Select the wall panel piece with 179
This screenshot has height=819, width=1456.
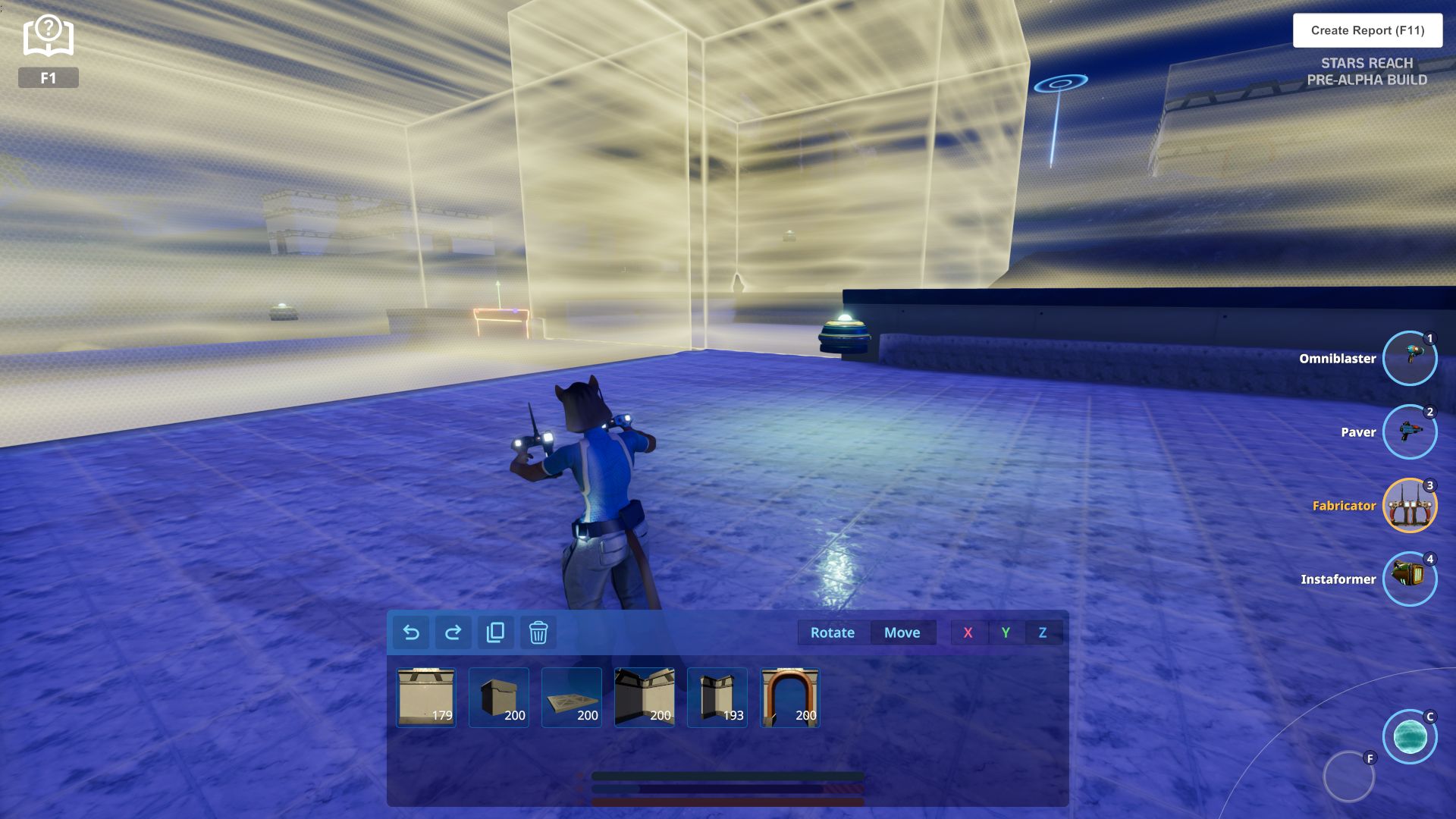[x=426, y=698]
